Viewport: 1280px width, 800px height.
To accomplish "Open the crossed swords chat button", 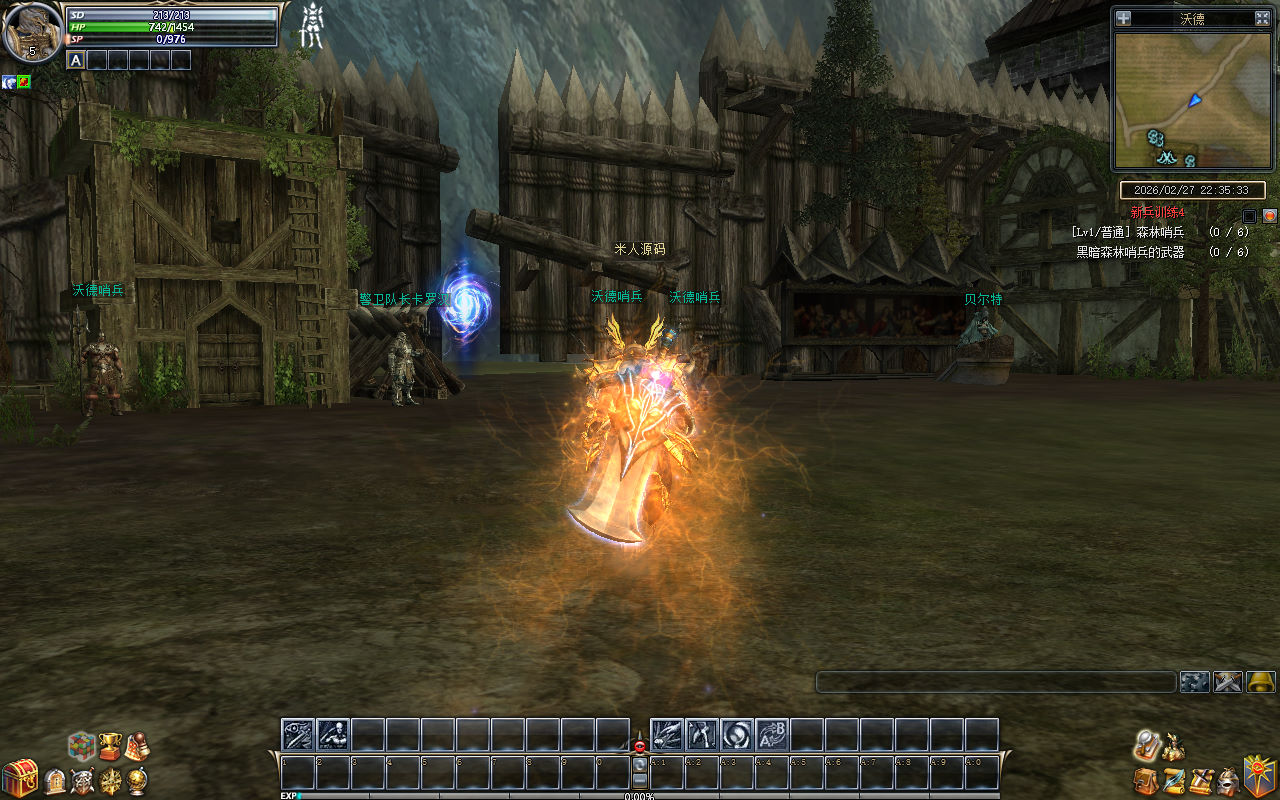I will click(1228, 682).
